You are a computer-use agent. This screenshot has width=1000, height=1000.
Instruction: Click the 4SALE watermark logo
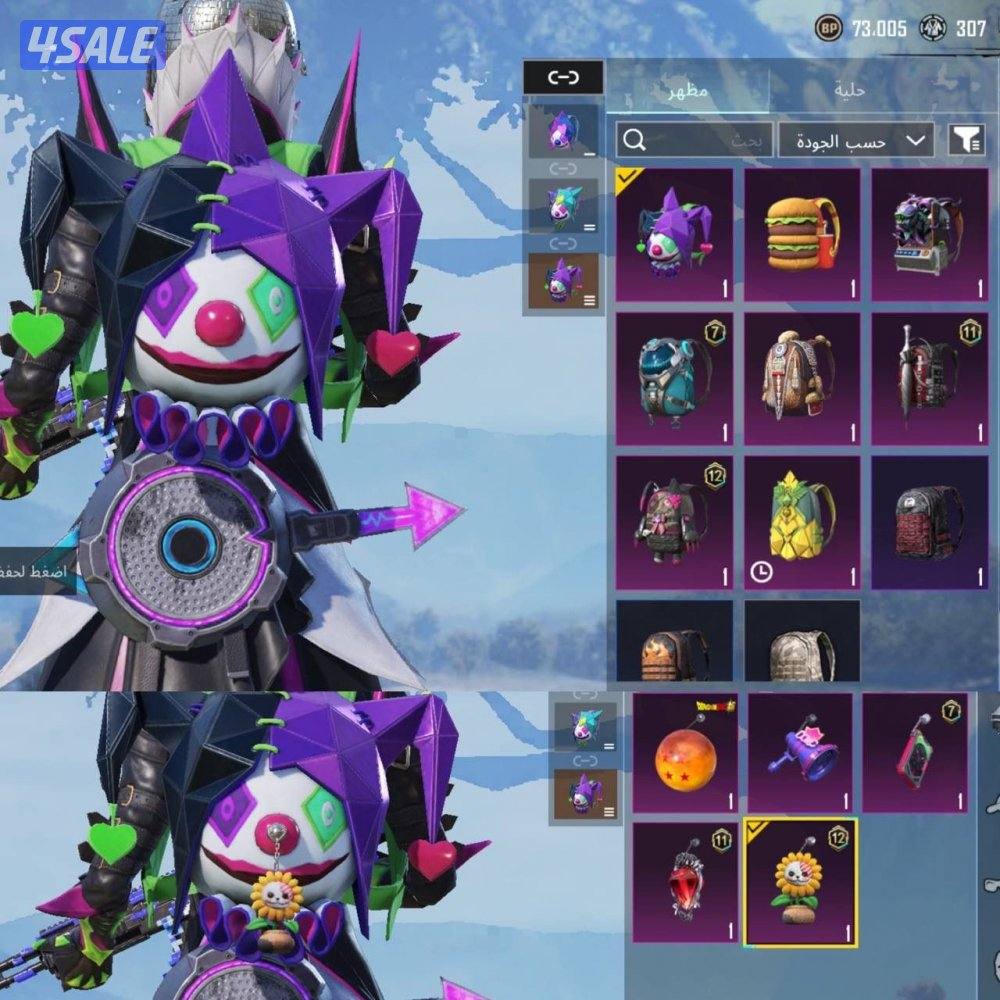pyautogui.click(x=93, y=45)
